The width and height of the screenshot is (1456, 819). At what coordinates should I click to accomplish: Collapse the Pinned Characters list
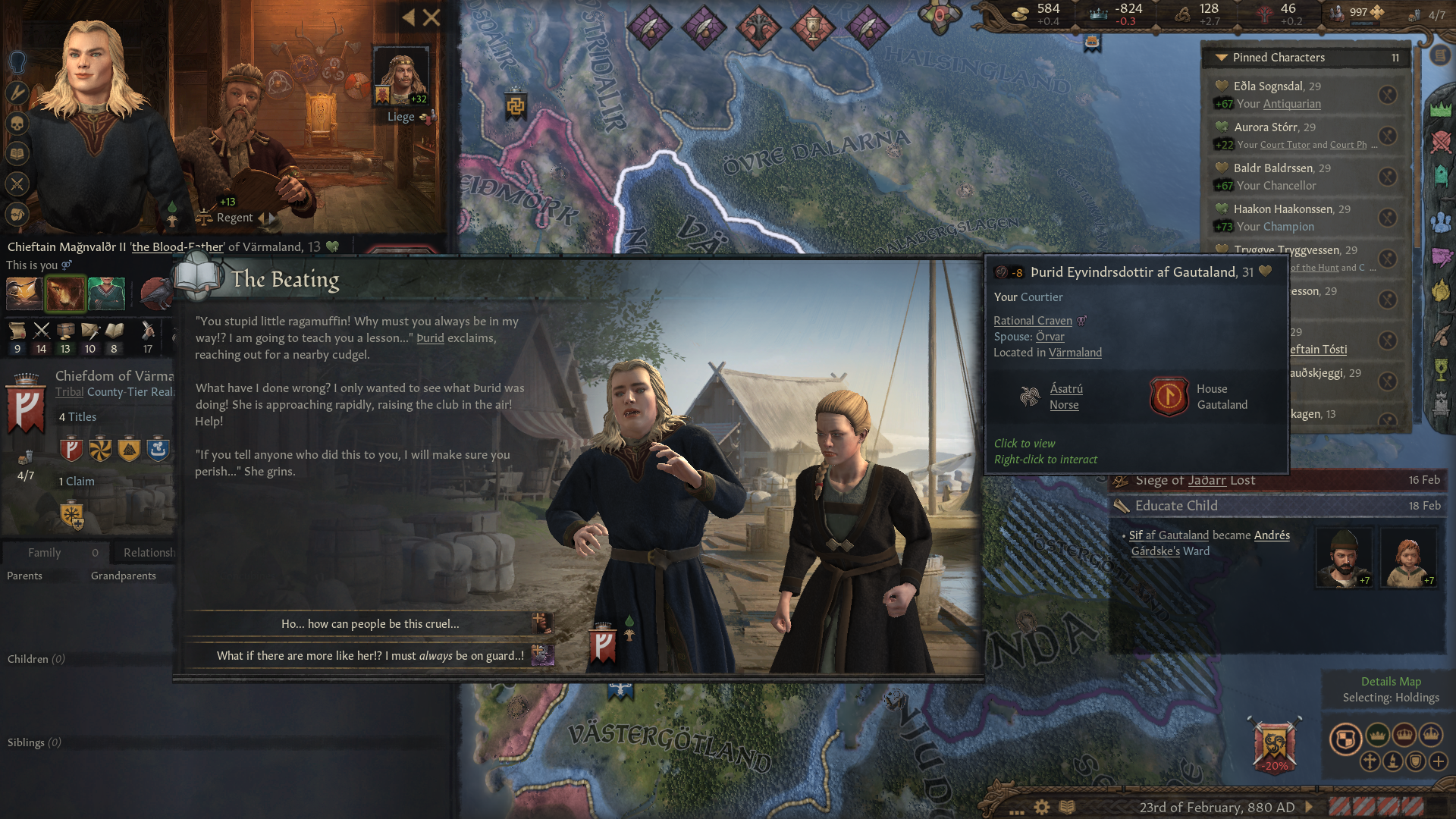coord(1221,58)
